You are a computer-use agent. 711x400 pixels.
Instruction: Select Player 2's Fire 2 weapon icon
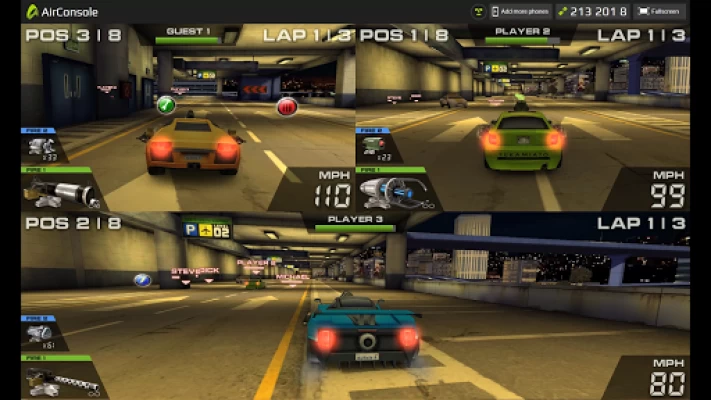pyautogui.click(x=373, y=148)
